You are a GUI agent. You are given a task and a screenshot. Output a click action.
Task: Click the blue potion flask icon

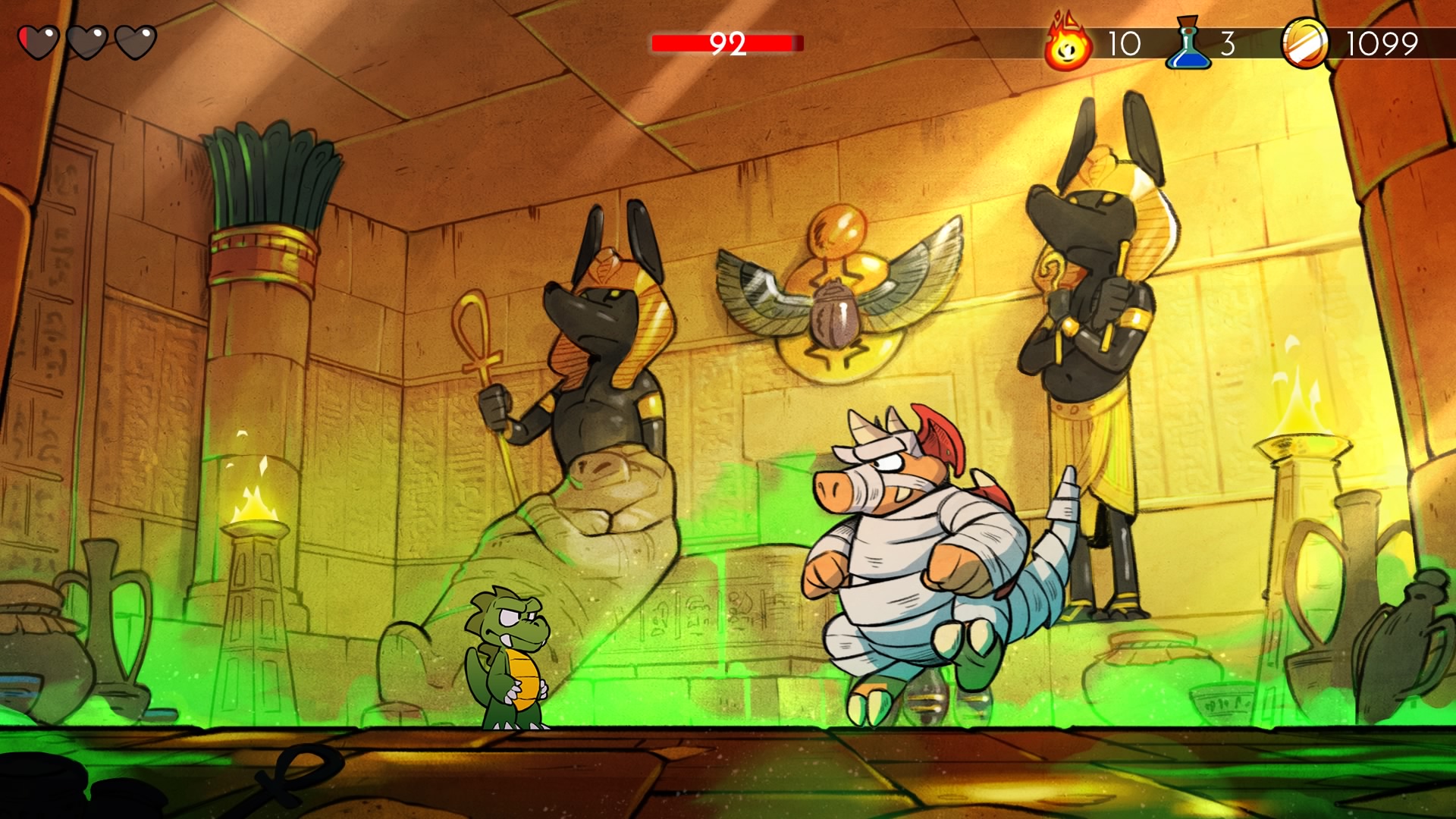pos(1188,44)
